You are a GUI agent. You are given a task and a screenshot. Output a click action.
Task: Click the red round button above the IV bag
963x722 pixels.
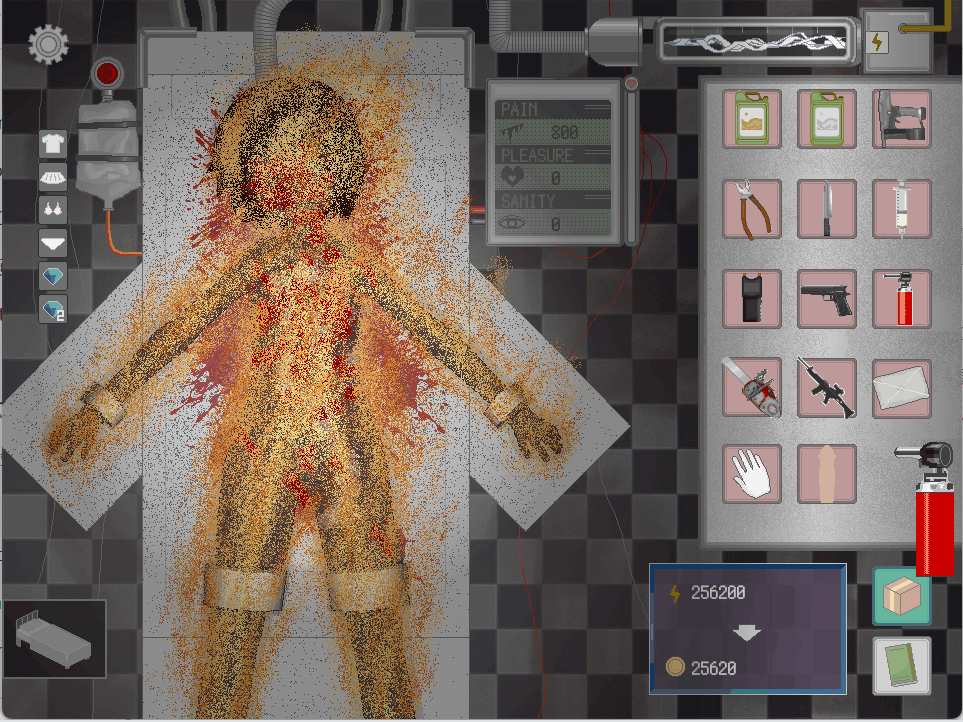click(x=106, y=74)
